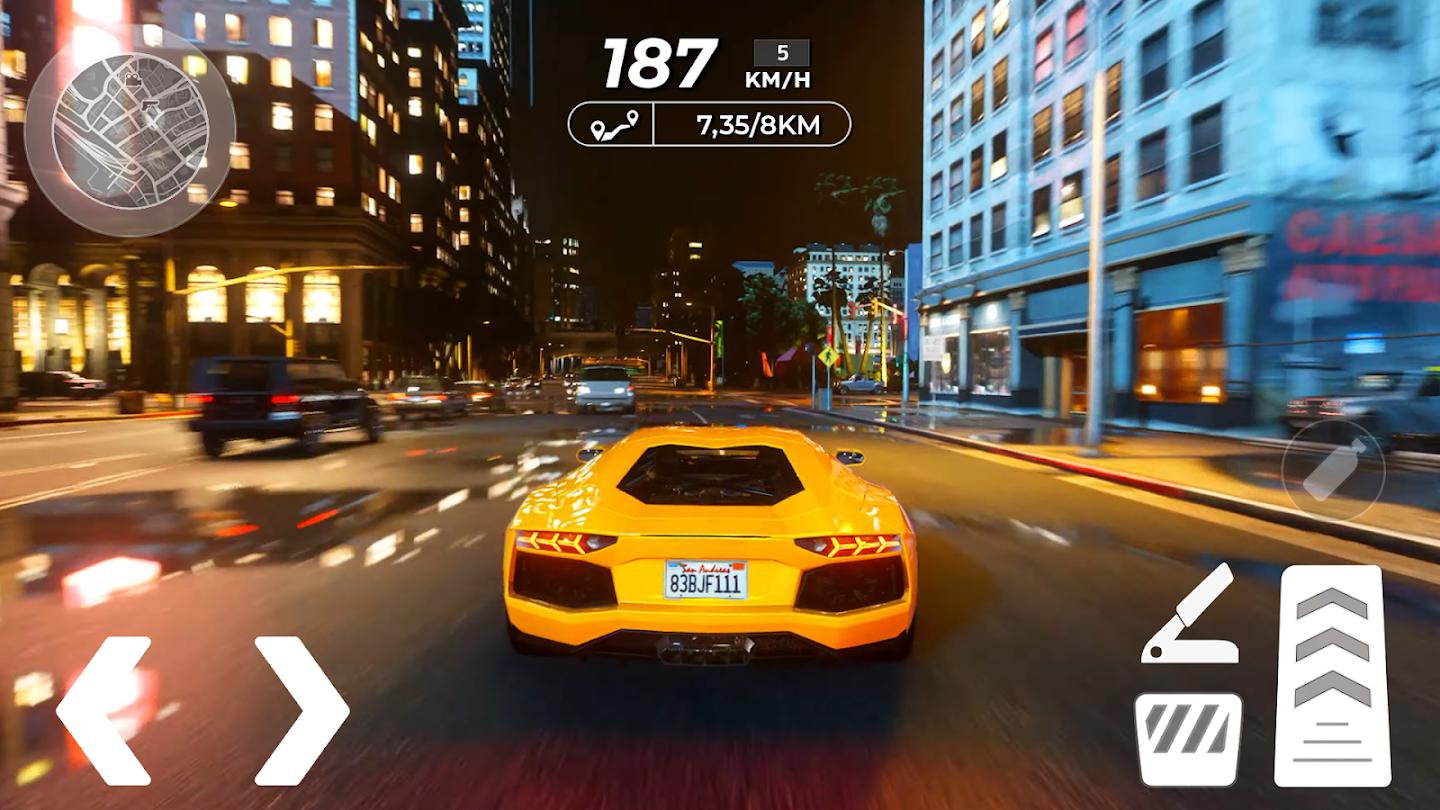This screenshot has width=1440, height=810.
Task: Pull the handbrake lever icon
Action: (1190, 614)
